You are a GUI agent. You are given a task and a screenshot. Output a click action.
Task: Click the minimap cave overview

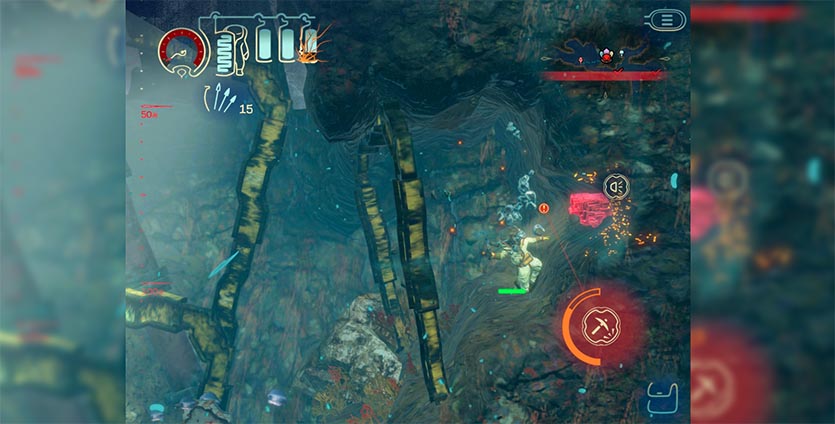604,53
